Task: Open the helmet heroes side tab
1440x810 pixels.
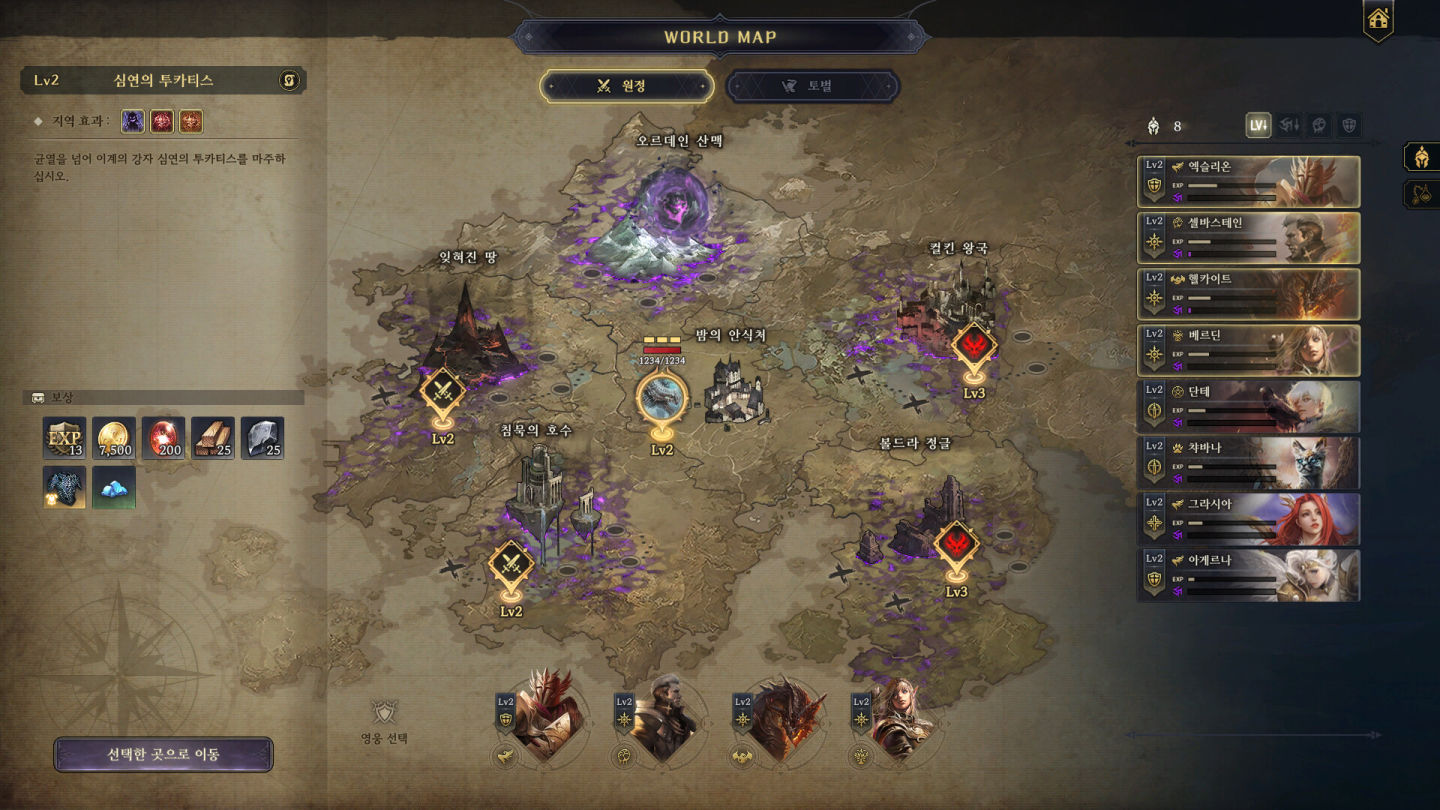Action: click(1420, 157)
